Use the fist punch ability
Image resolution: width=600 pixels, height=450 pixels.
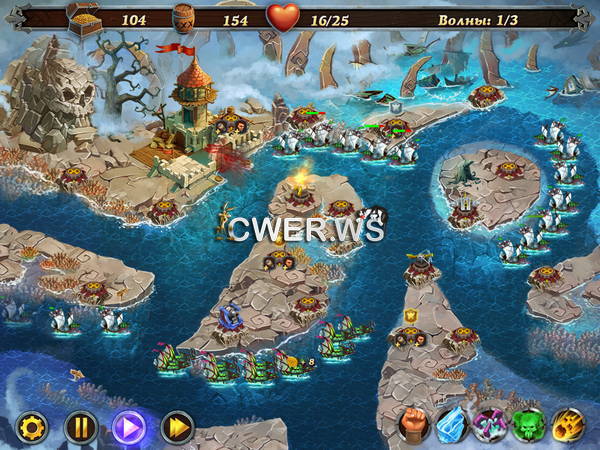click(413, 425)
